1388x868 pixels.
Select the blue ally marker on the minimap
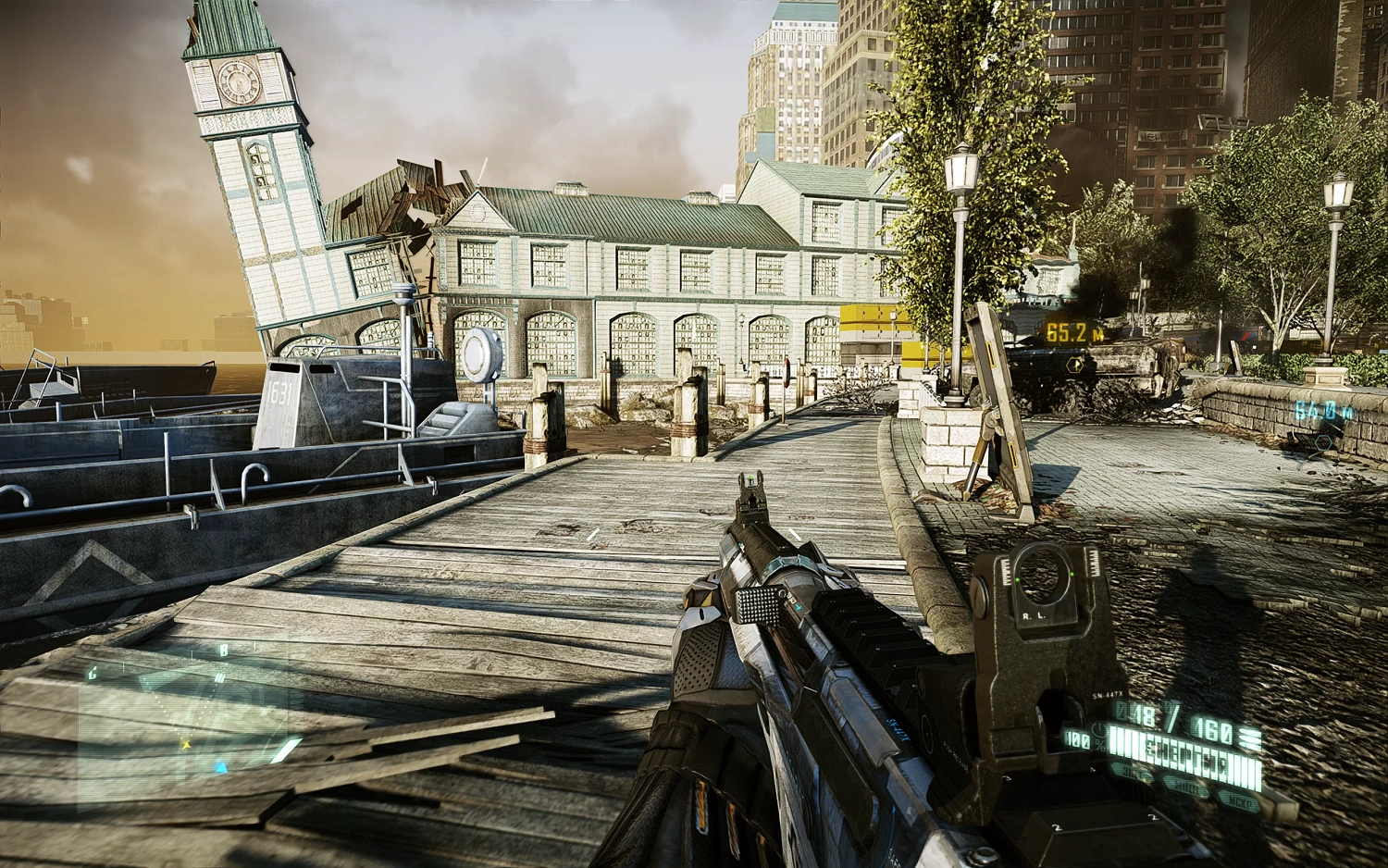(x=220, y=769)
